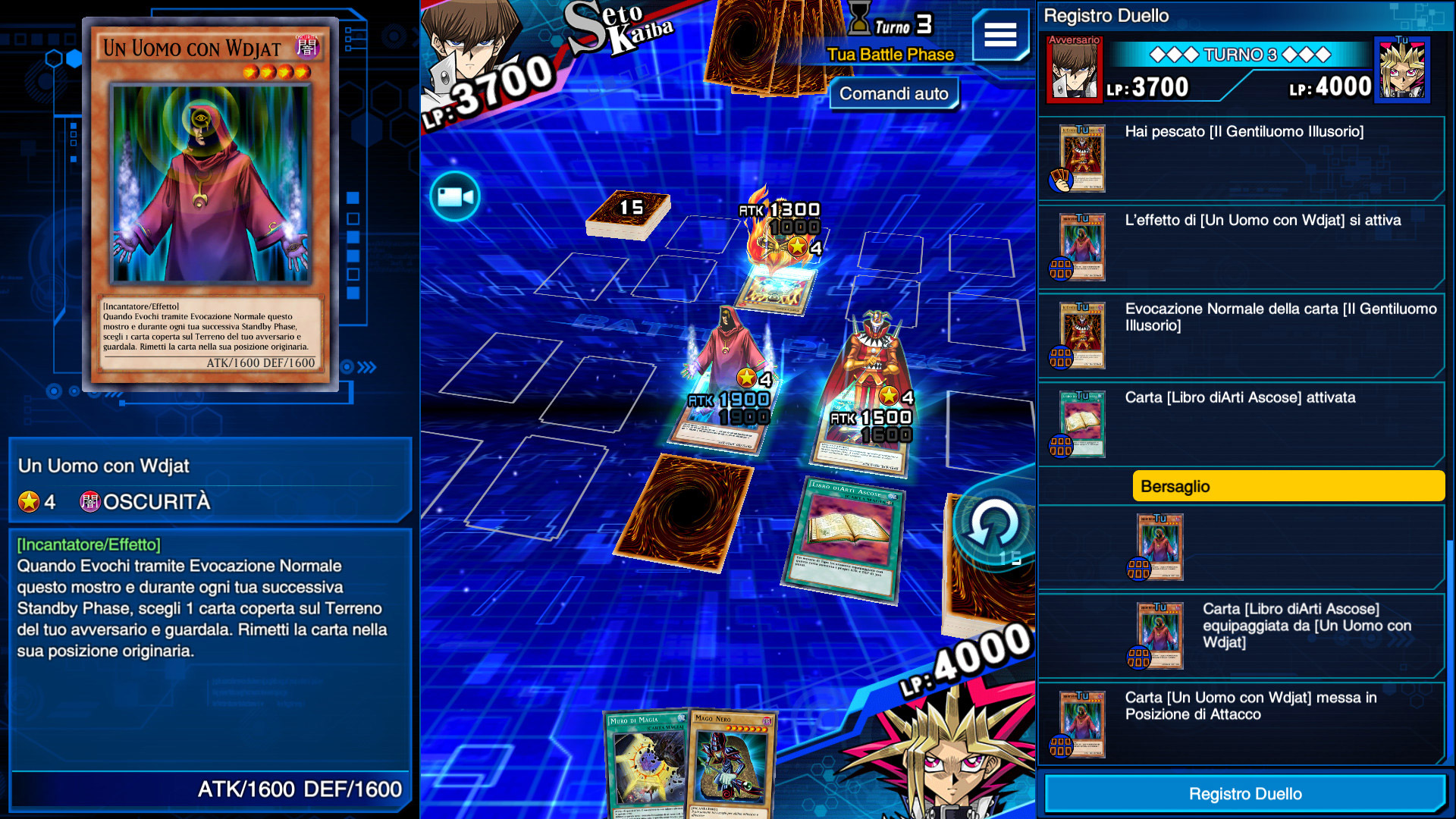
Task: Close the Registro Duello log button
Action: (1244, 793)
